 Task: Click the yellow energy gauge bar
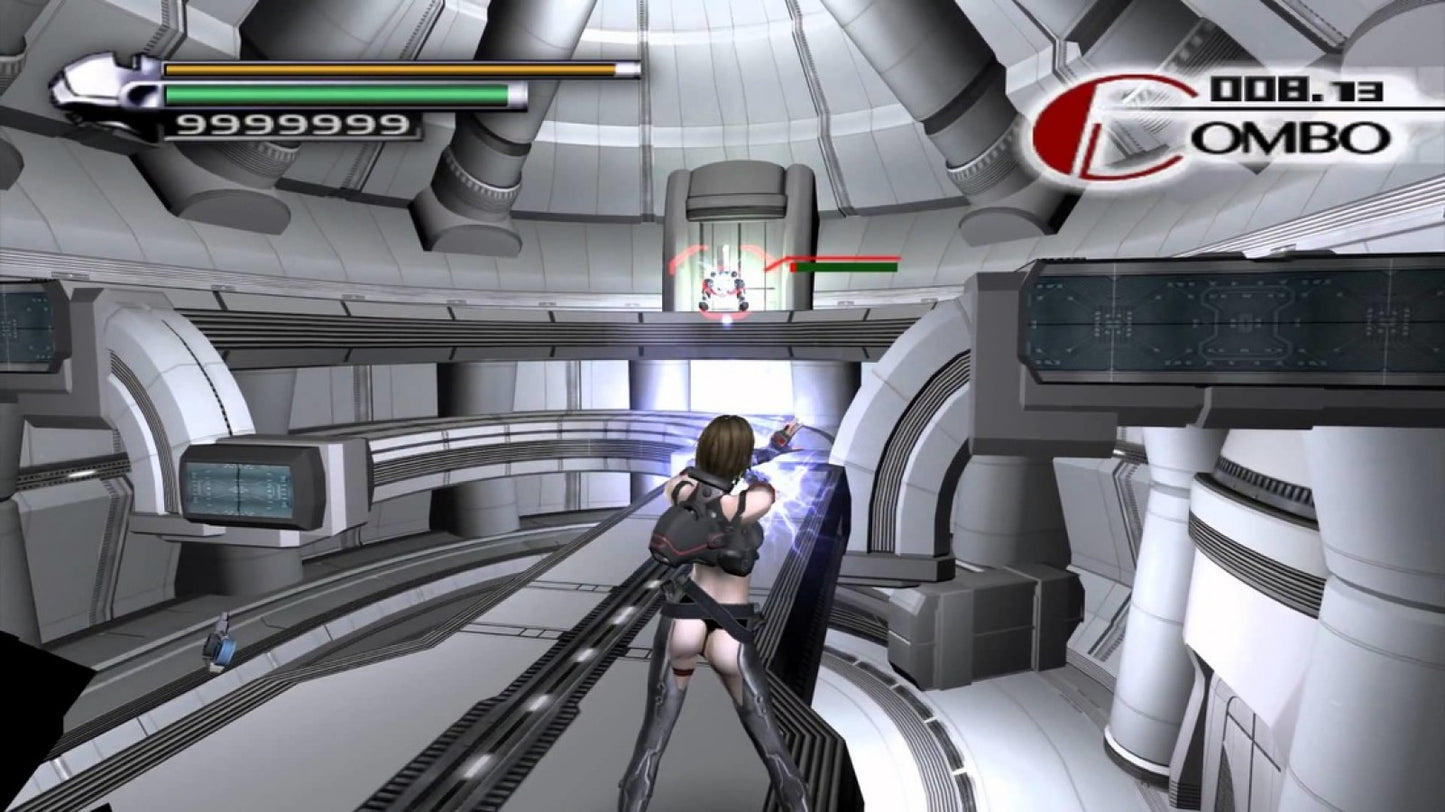coord(390,70)
